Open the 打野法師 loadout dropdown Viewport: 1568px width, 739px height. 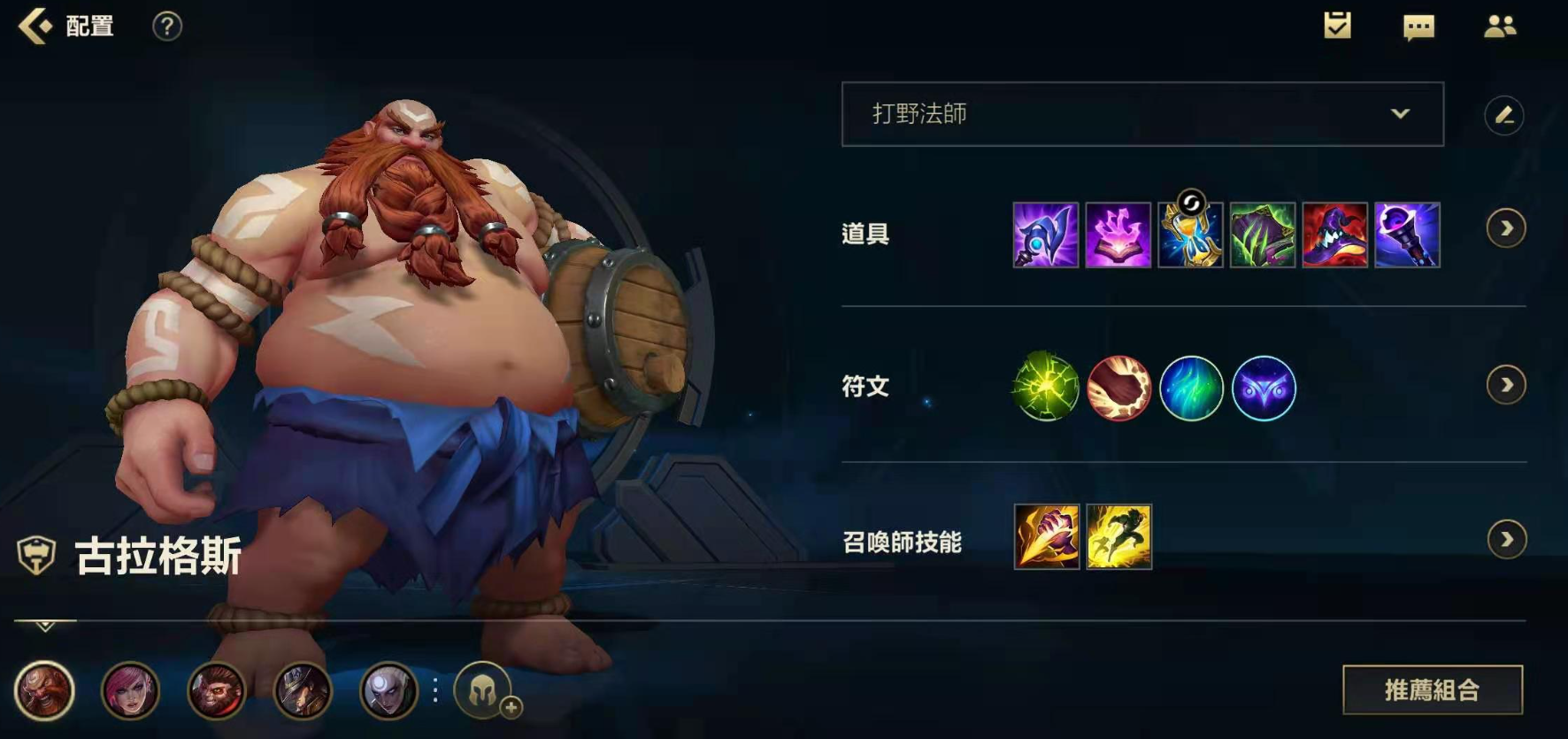pyautogui.click(x=1141, y=114)
